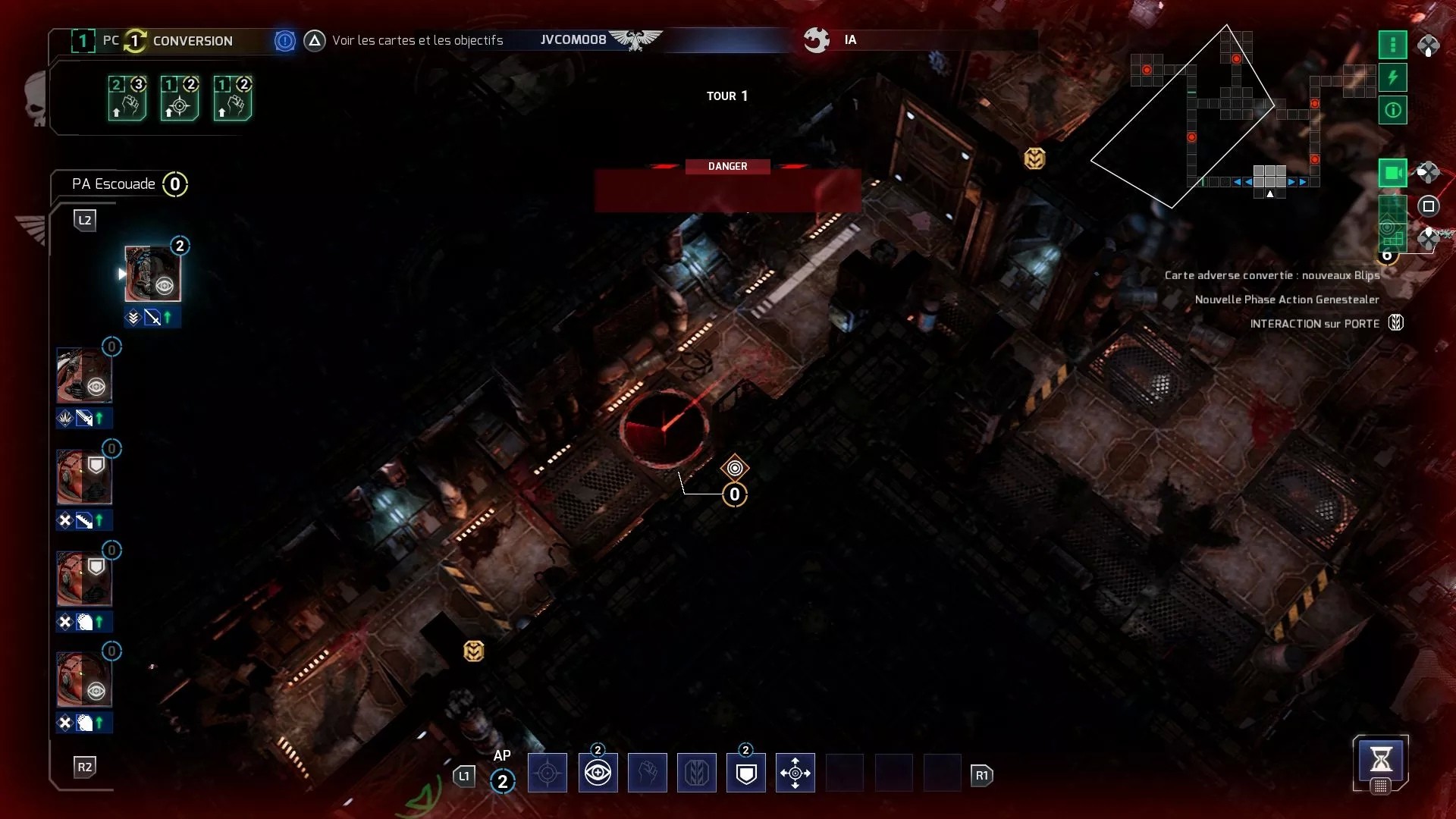This screenshot has width=1456, height=819.
Task: Toggle the tactical map overlay below the camera icon
Action: (x=1392, y=225)
